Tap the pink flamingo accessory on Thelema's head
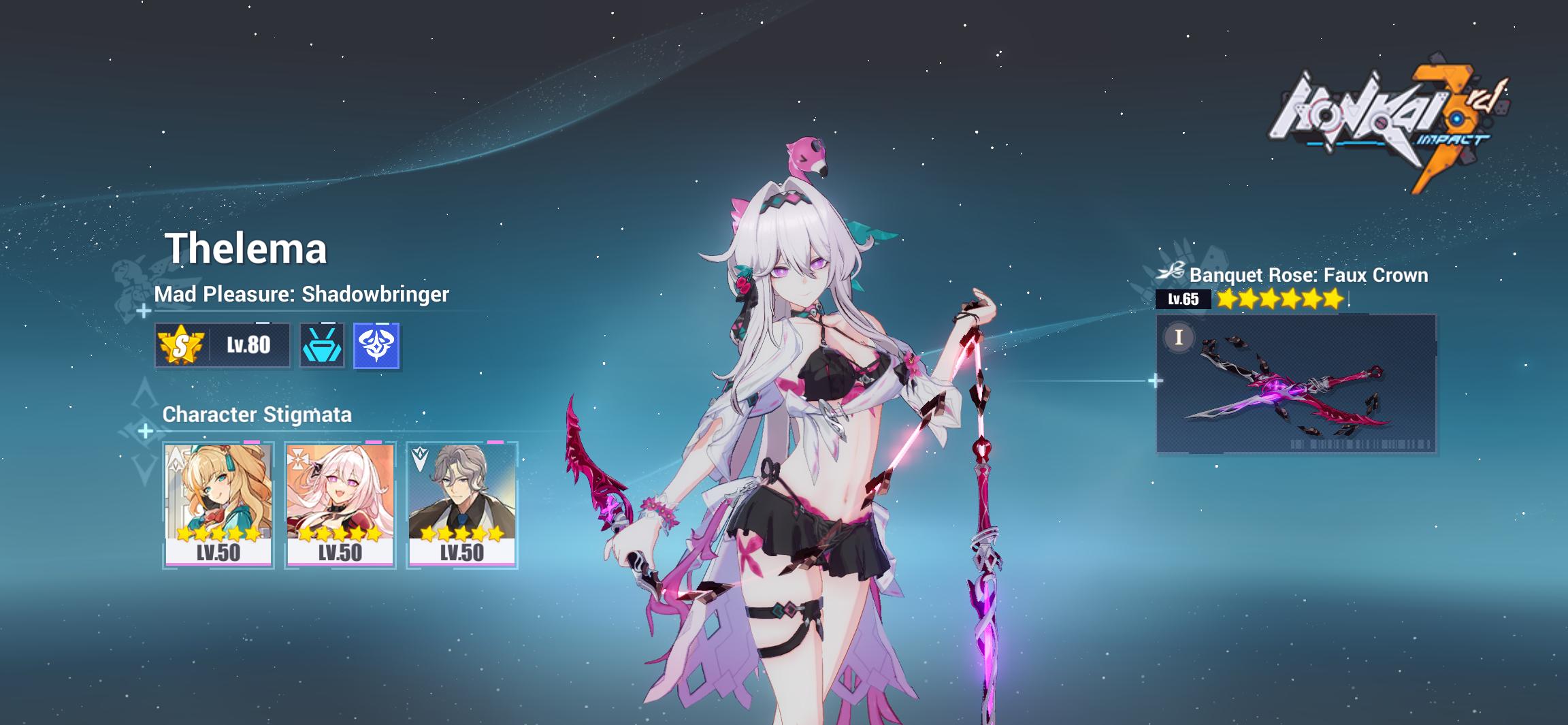 (x=806, y=156)
